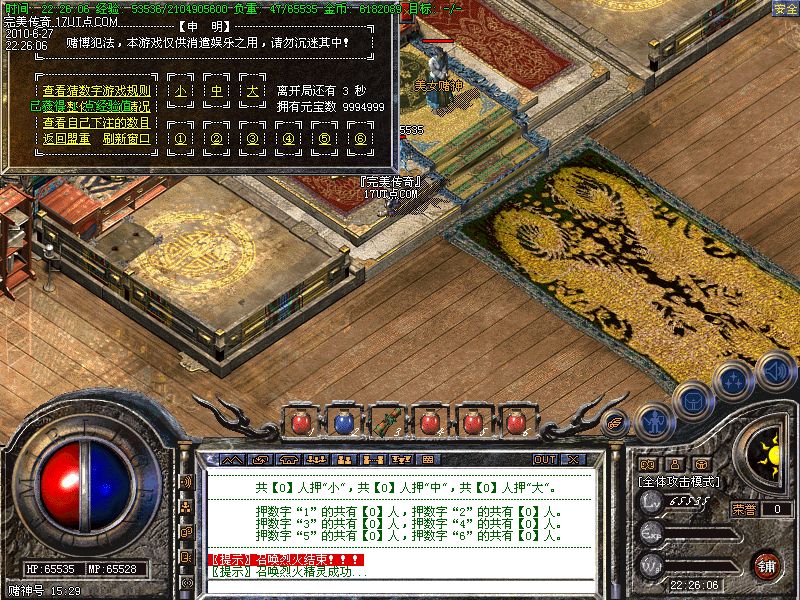800x600 pixels.
Task: Bet on 大 (big)
Action: click(252, 90)
